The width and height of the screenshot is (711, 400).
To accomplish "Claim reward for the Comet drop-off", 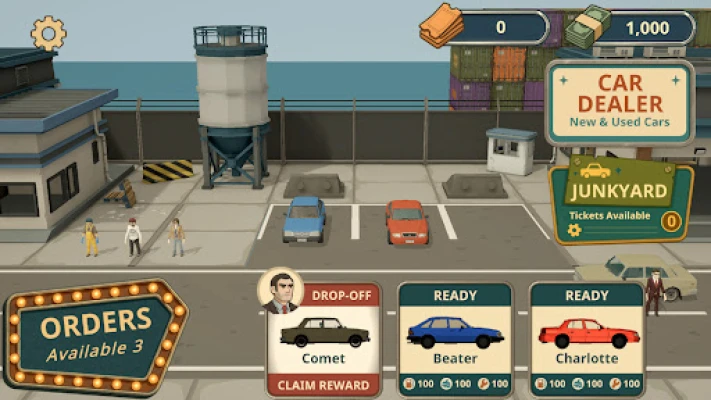I will 324,385.
